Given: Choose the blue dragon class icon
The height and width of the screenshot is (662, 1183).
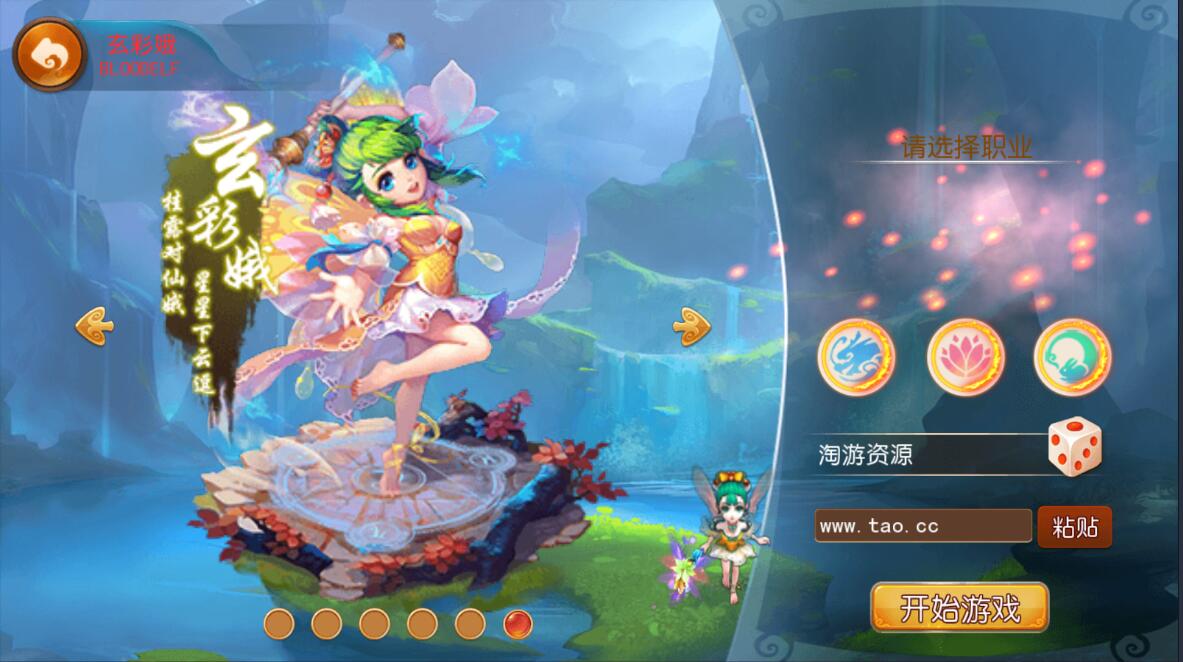Looking at the screenshot, I should pos(856,357).
